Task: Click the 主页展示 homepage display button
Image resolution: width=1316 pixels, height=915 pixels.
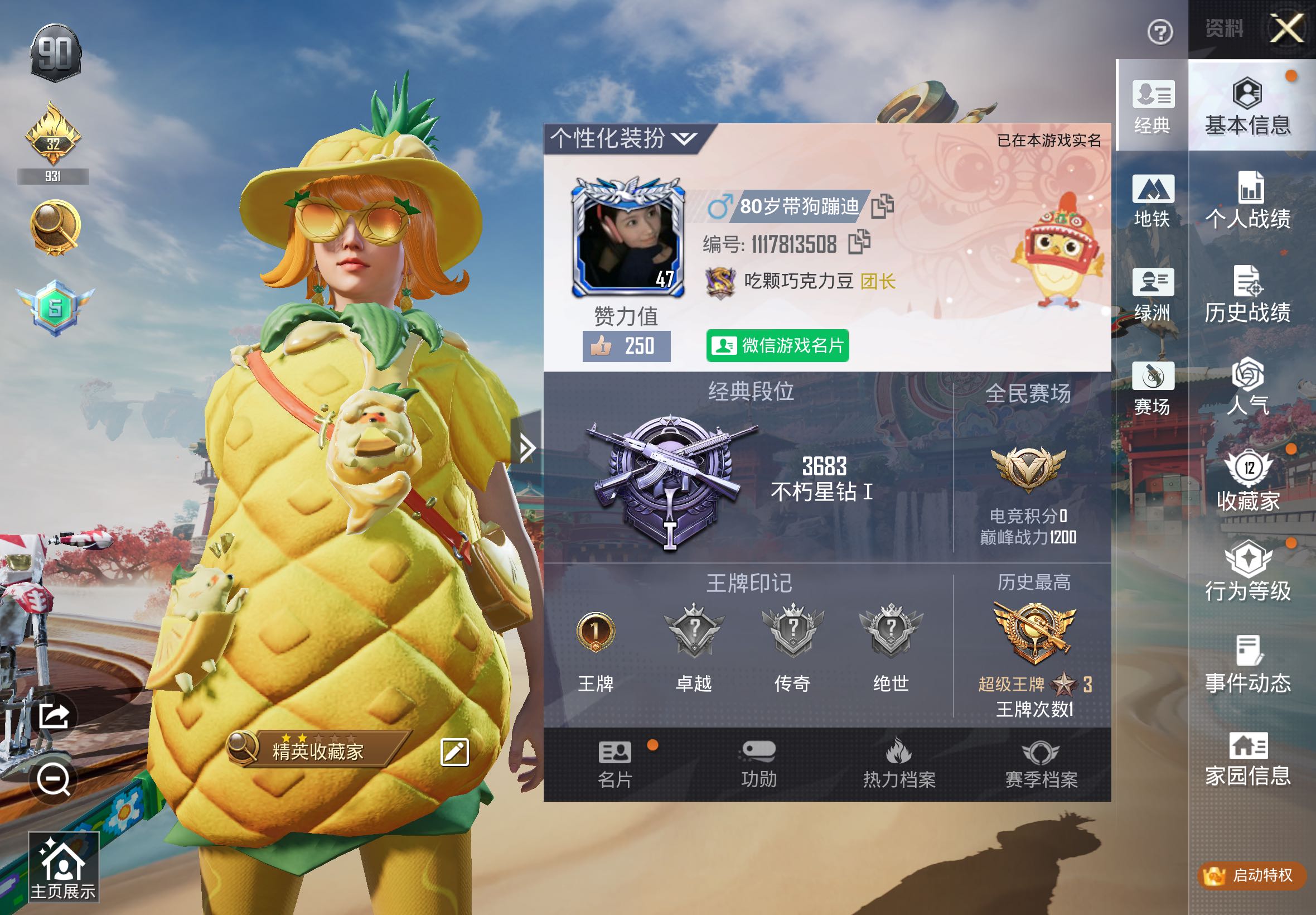Action: pyautogui.click(x=63, y=867)
